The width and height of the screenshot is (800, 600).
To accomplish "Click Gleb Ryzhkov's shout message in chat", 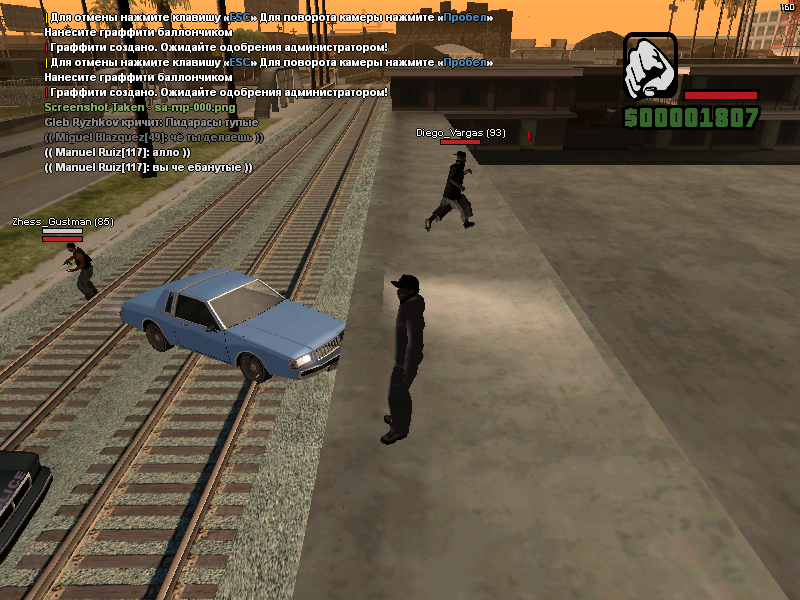I will tap(144, 121).
